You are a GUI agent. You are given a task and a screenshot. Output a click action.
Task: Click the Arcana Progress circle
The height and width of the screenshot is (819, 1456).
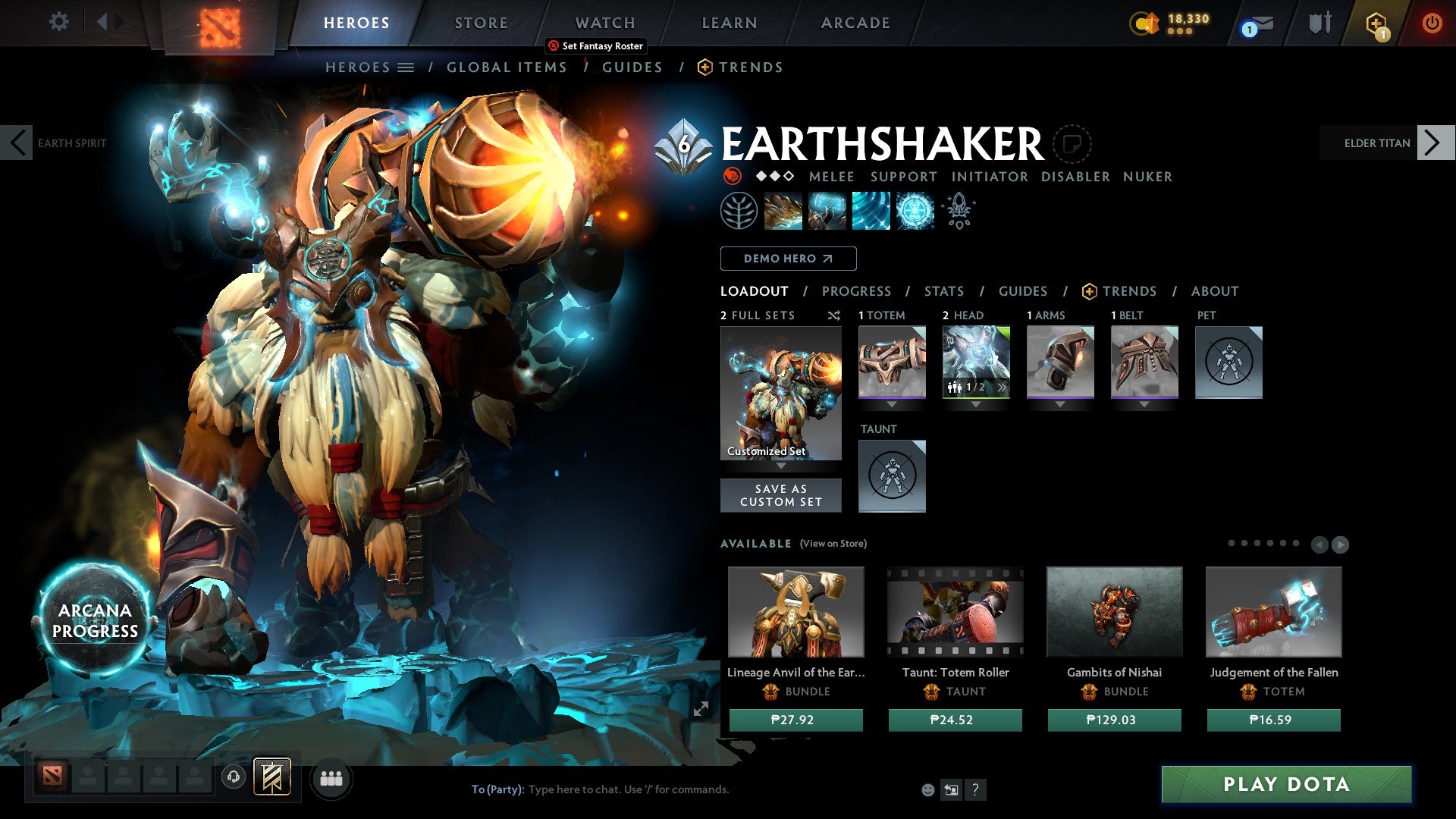pos(96,620)
